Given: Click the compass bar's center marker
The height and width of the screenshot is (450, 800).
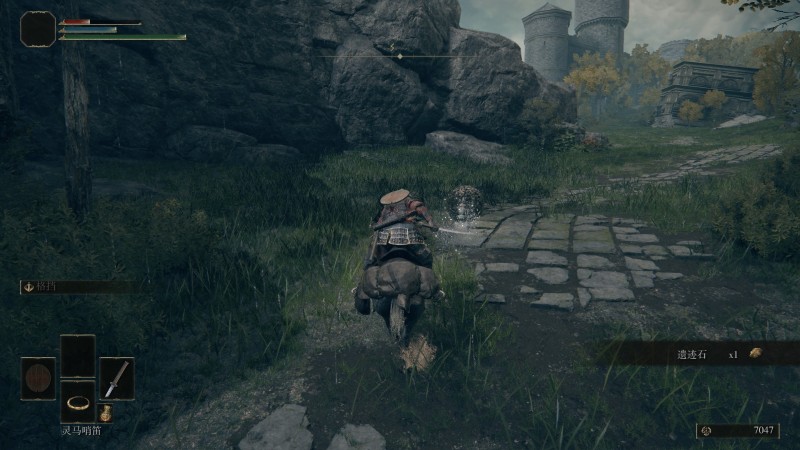Looking at the screenshot, I should [400, 56].
